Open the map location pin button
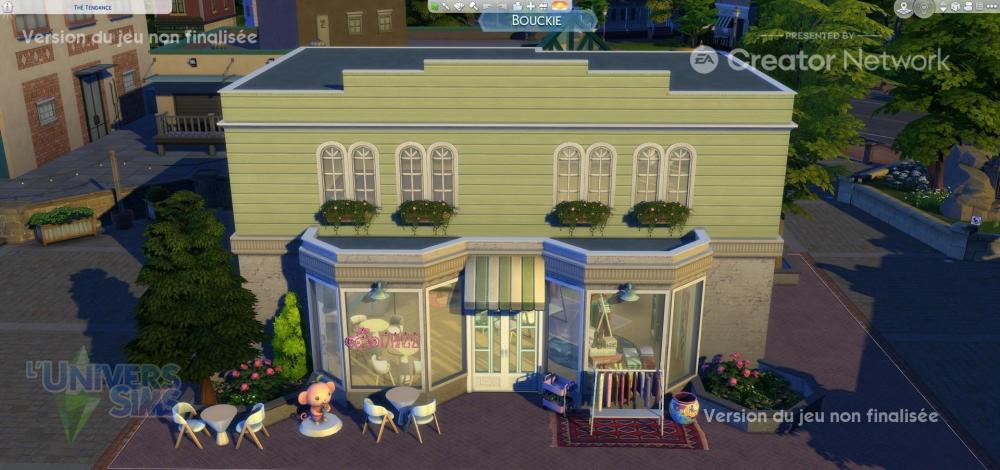 click(x=904, y=9)
